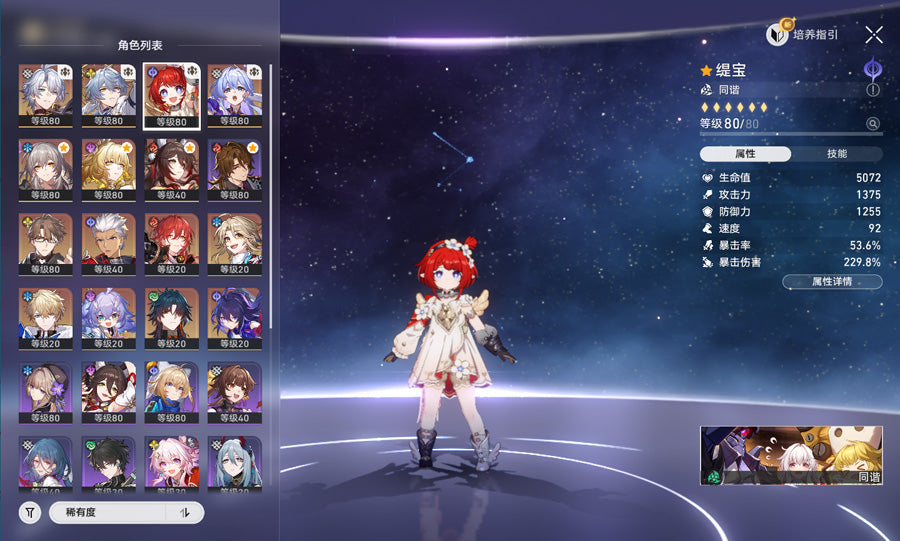Open the character filter funnel icon
This screenshot has width=900, height=541.
[x=30, y=513]
